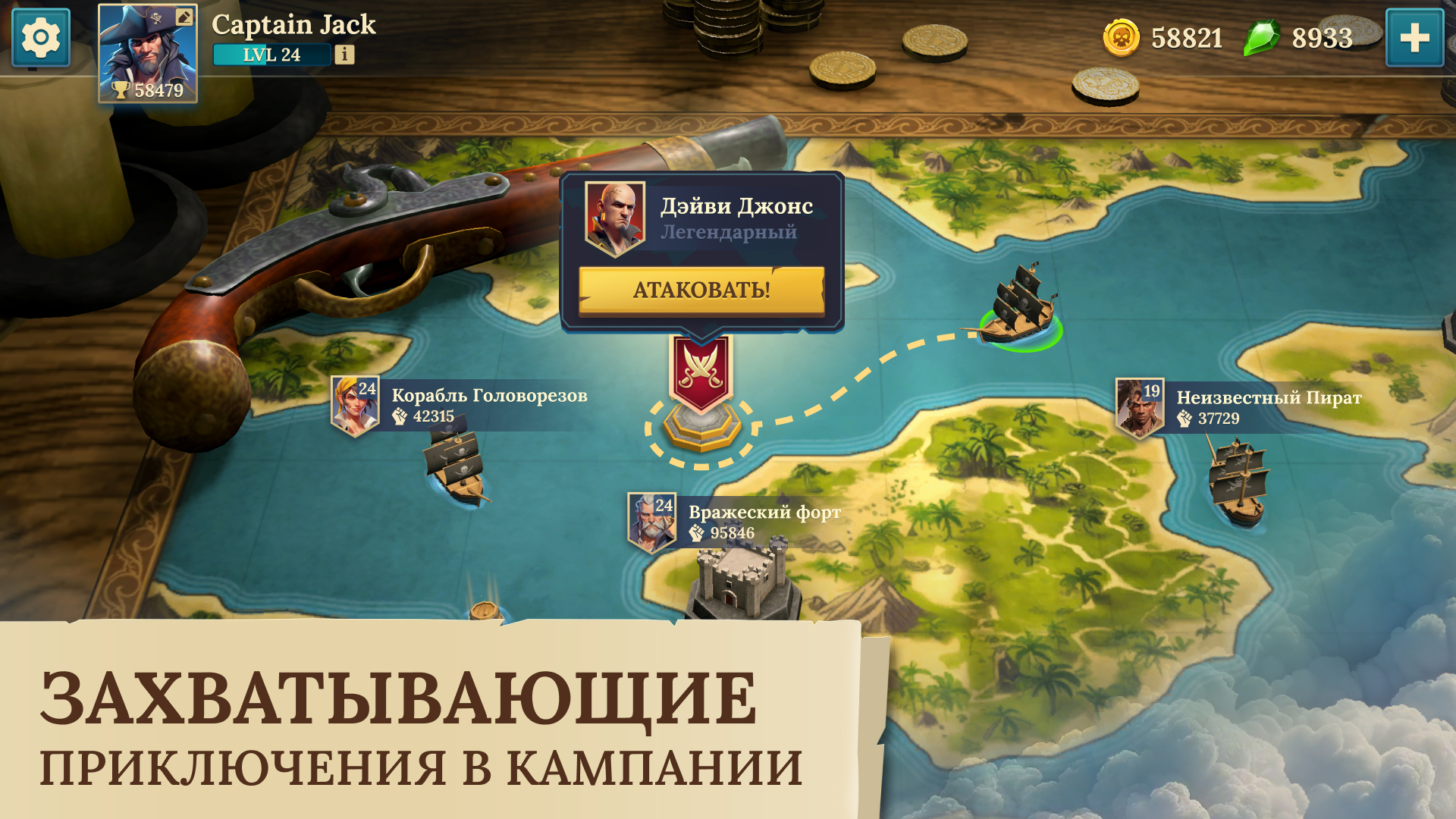Click the gold skull coin currency icon
1456x819 pixels.
1122,36
